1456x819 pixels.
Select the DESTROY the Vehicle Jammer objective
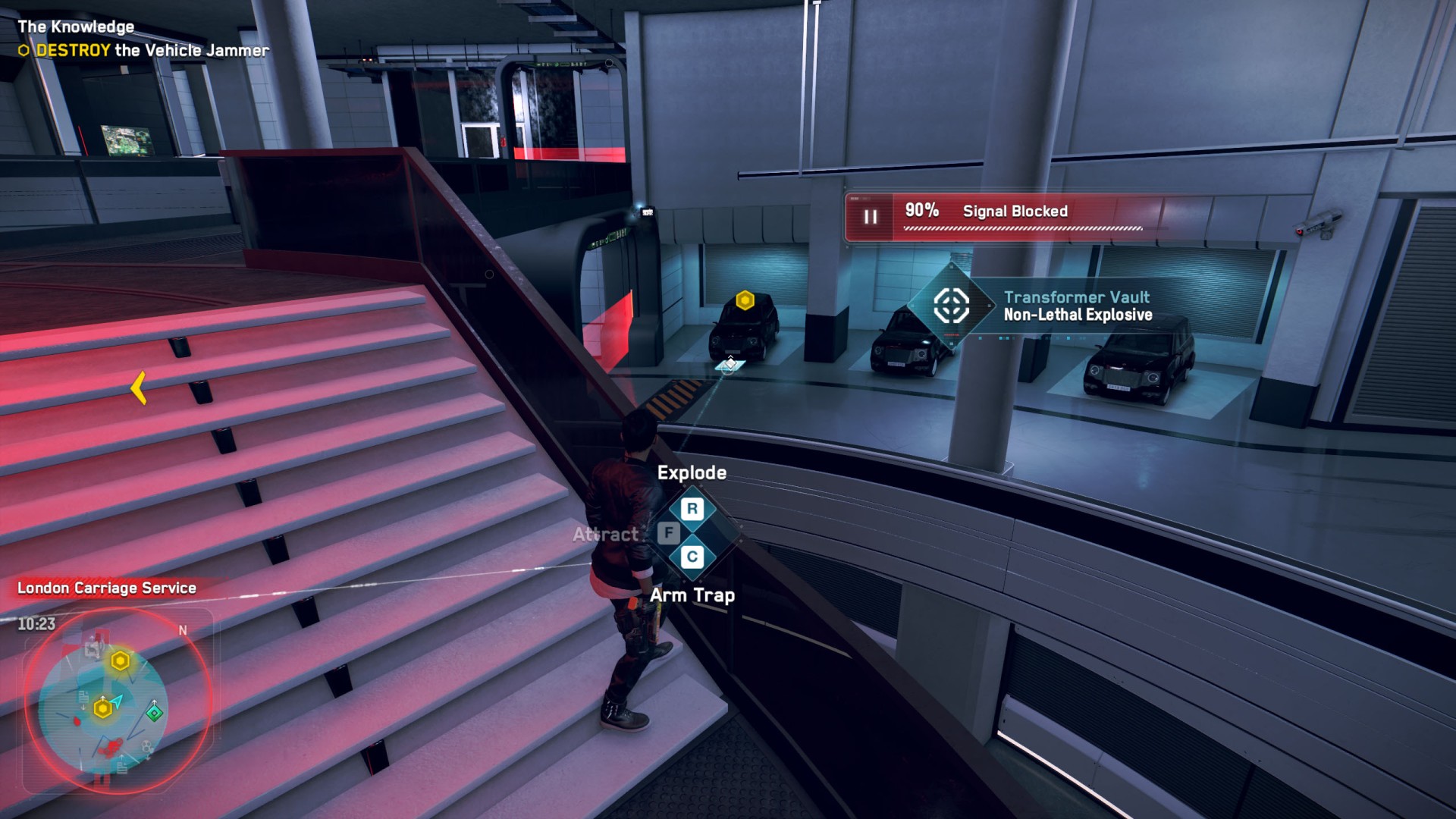coord(152,51)
